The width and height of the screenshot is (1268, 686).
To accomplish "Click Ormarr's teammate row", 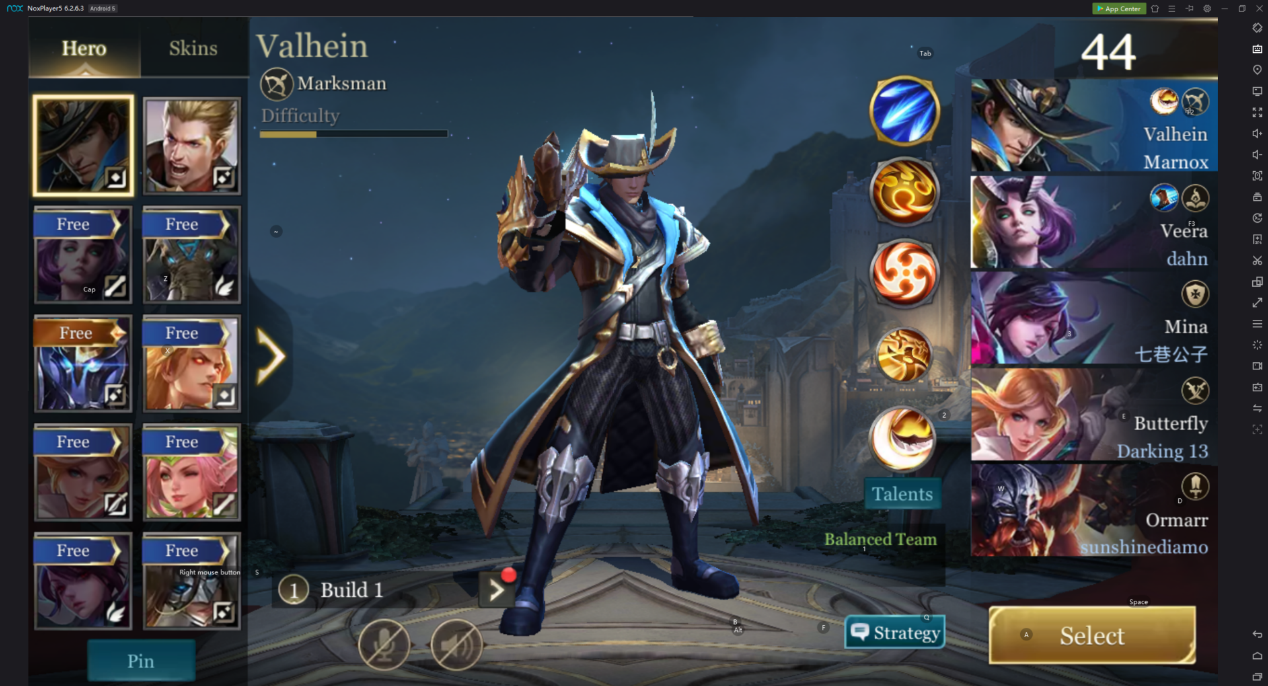I will [x=1092, y=511].
